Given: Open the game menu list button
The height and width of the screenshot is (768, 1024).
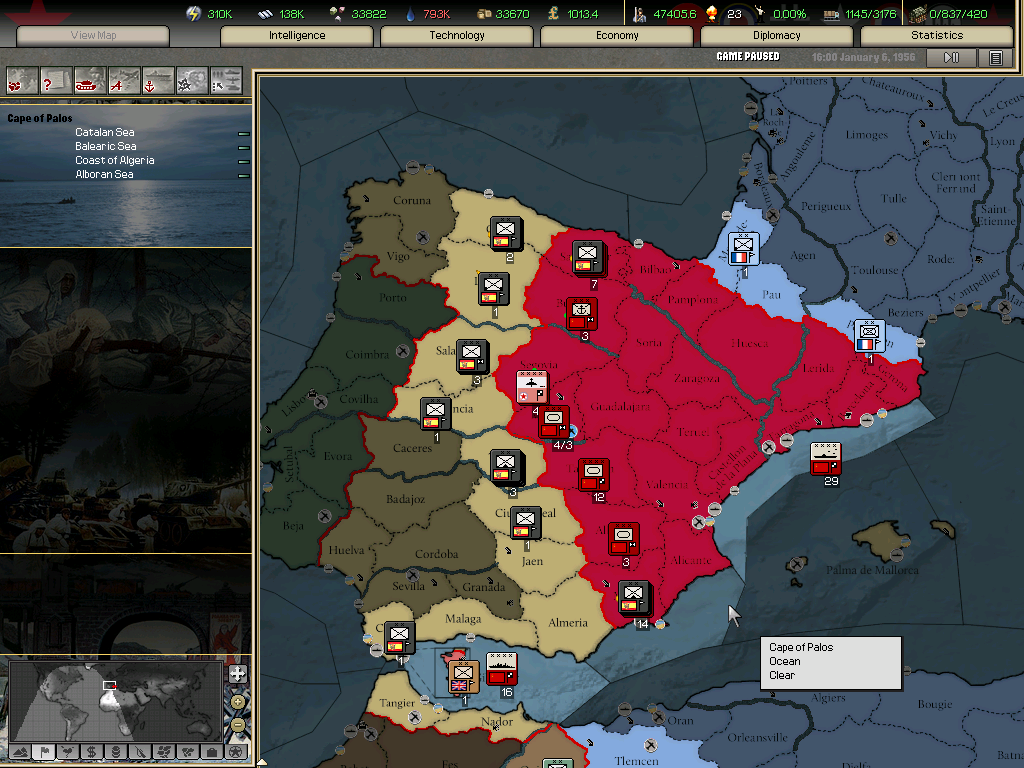Looking at the screenshot, I should tap(996, 58).
